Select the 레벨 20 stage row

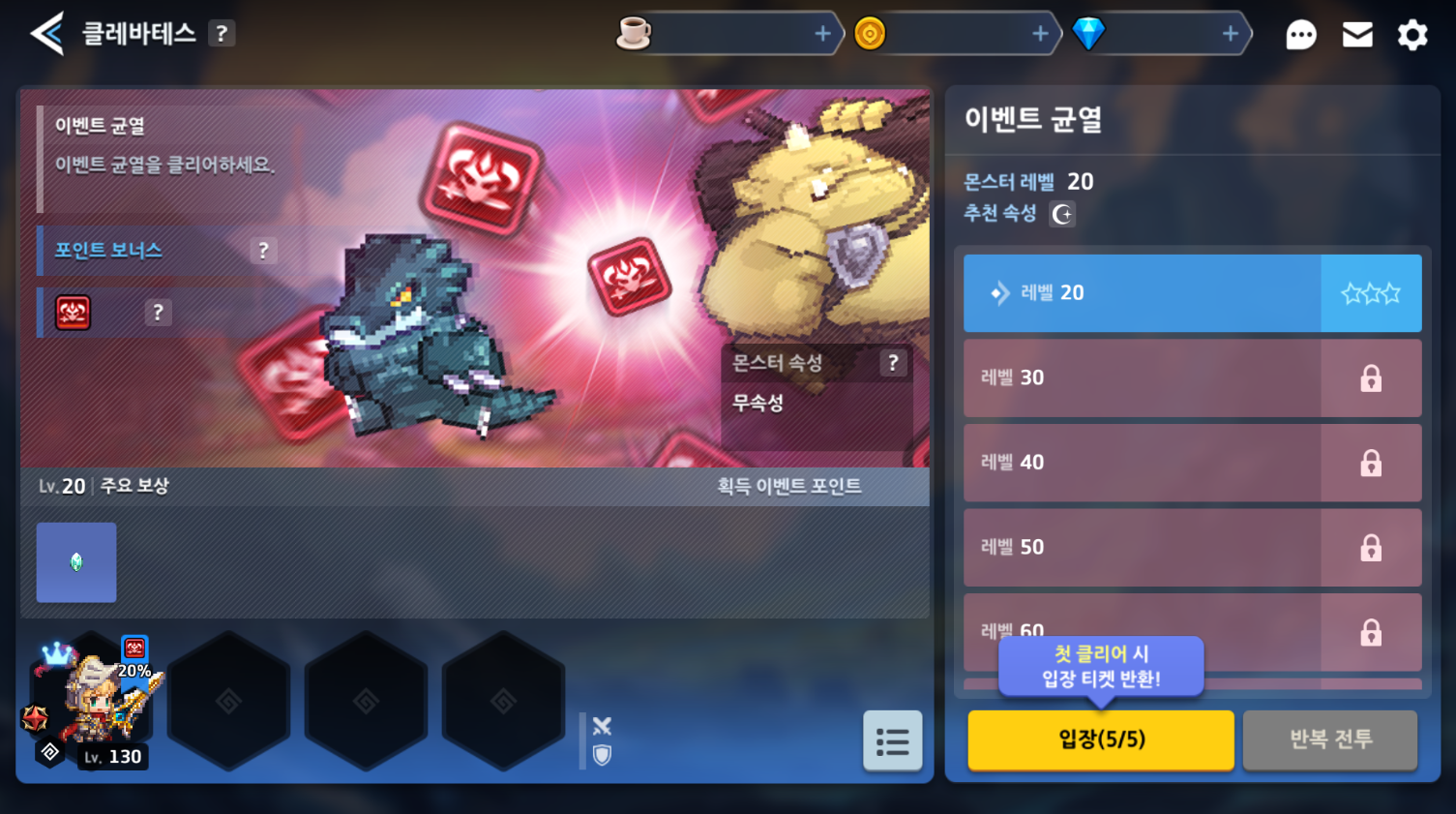tap(1142, 293)
